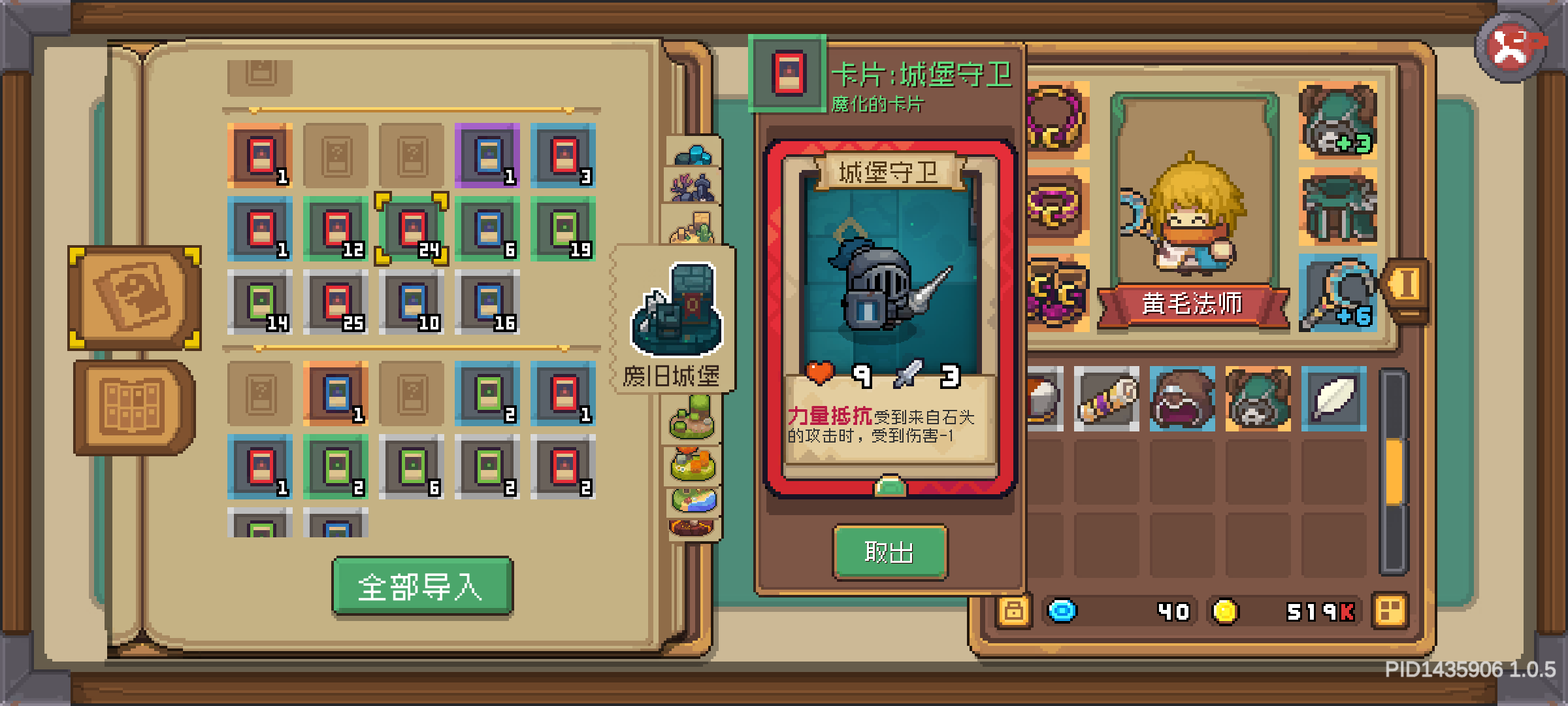Click the gold coin currency icon
Screen dimensions: 1568x706
coord(1227,612)
